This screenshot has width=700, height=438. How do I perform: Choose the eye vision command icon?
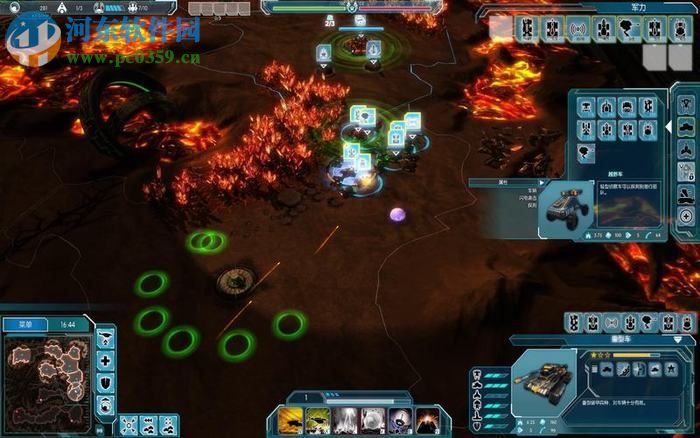click(106, 402)
